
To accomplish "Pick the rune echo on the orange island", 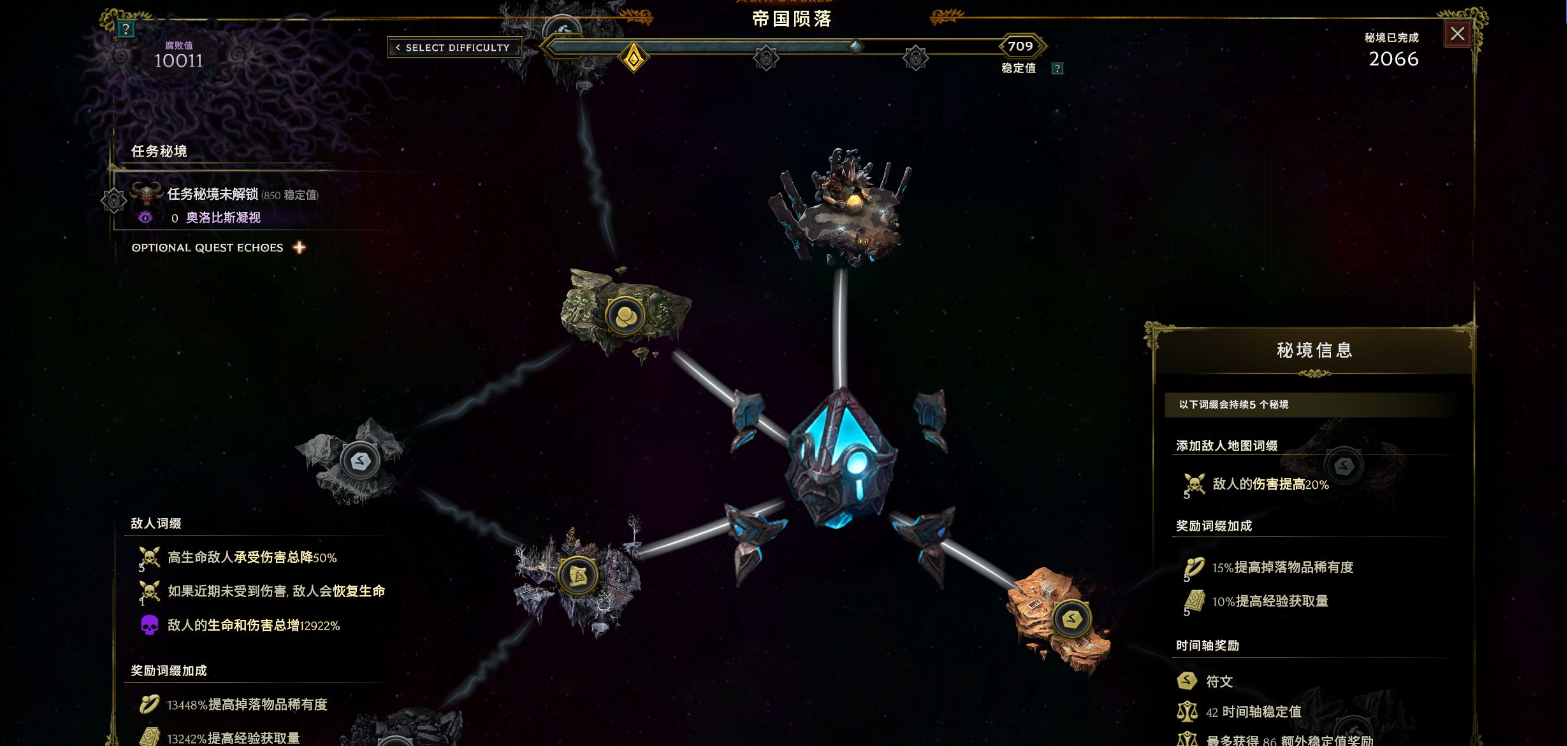I will click(x=1070, y=618).
